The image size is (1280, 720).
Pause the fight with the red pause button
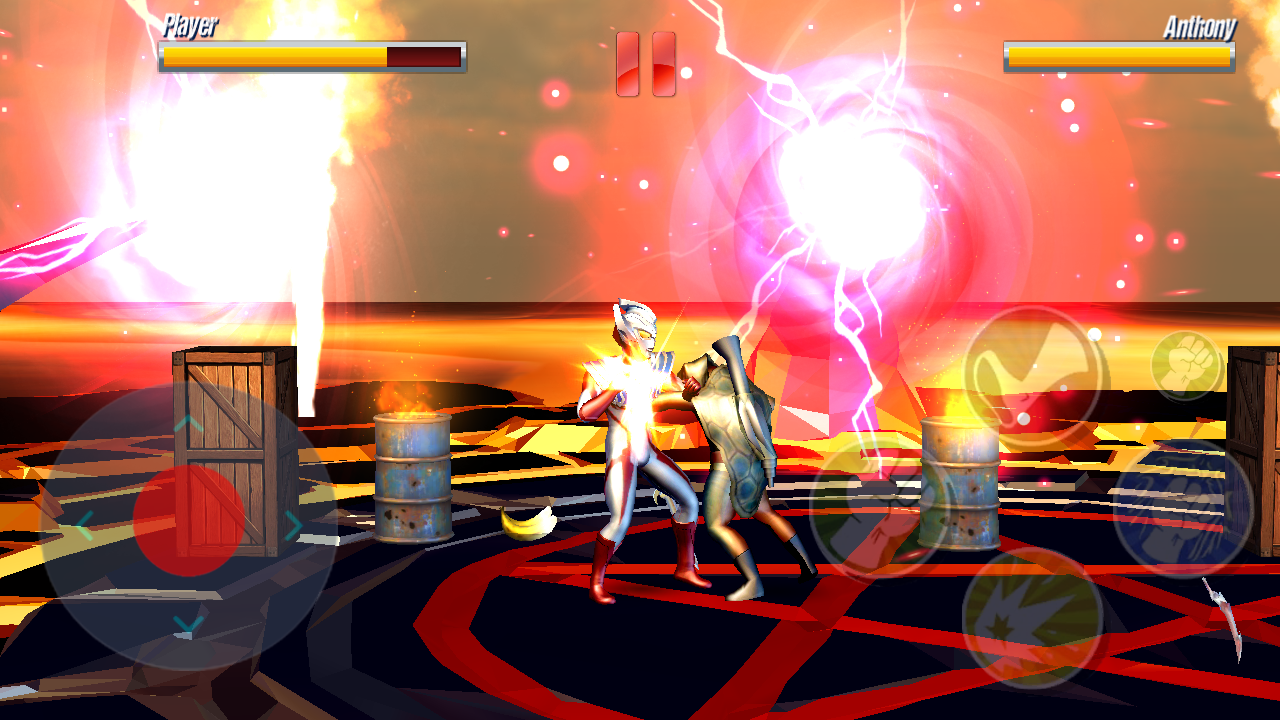pos(645,64)
